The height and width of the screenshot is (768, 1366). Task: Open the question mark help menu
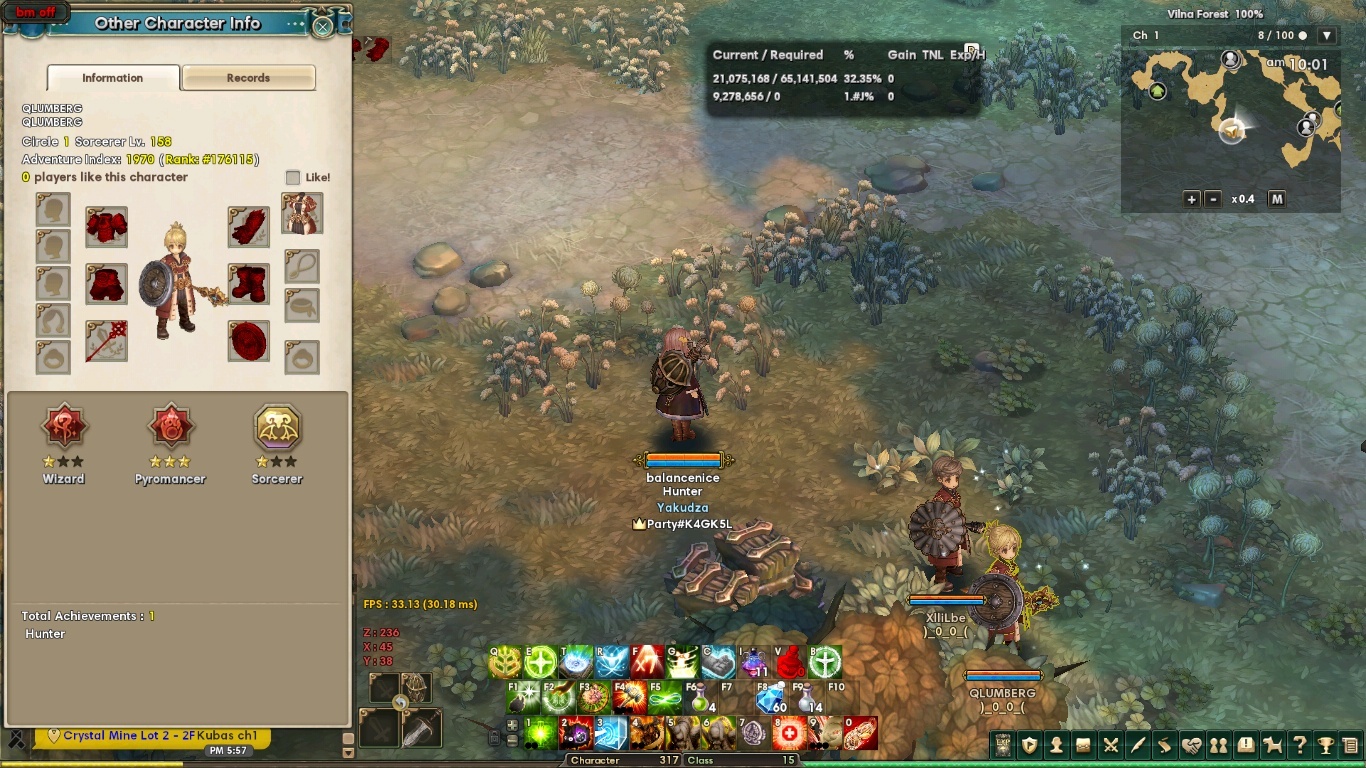coord(1299,745)
